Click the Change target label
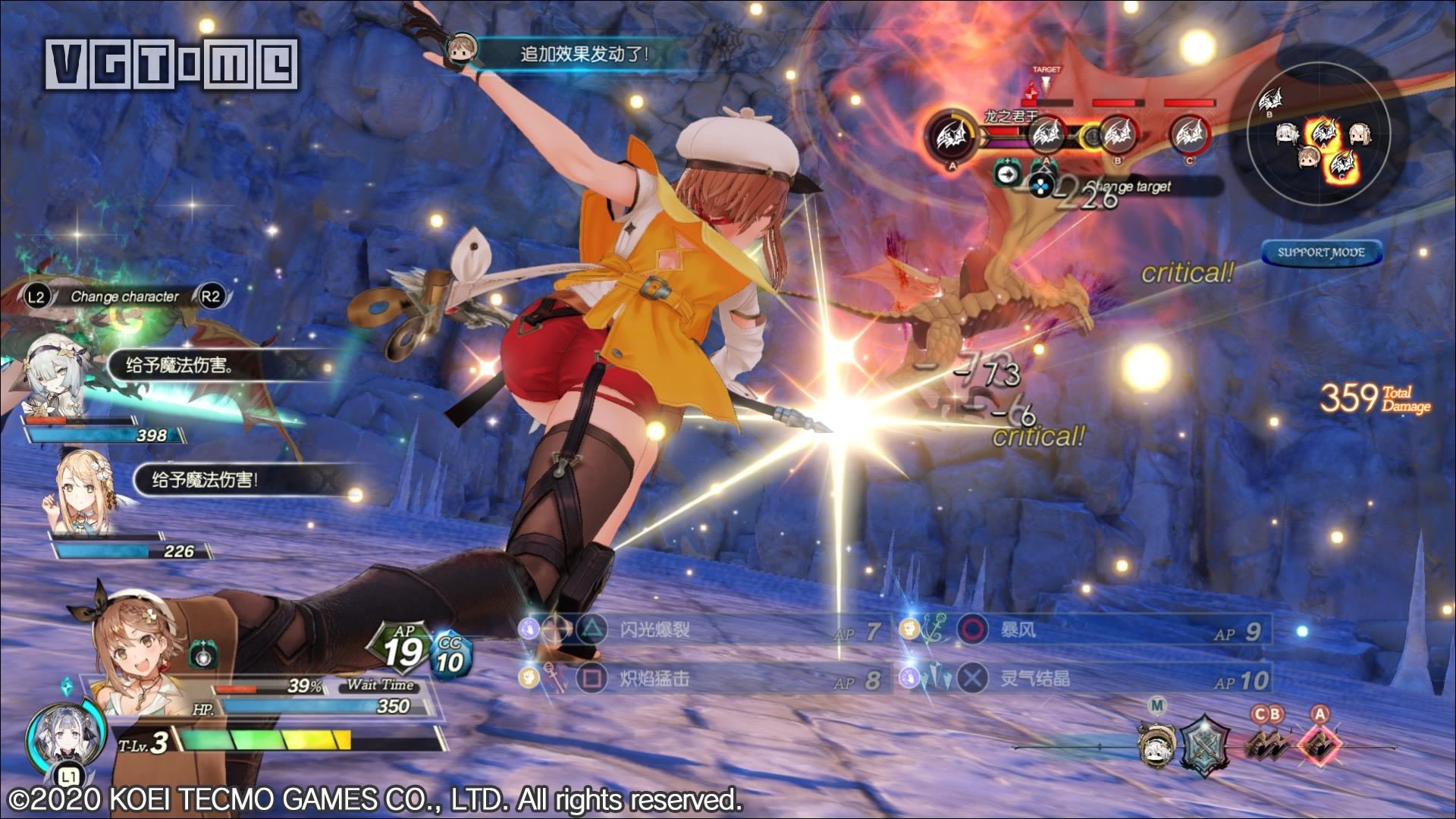The image size is (1456, 819). pos(1130,187)
